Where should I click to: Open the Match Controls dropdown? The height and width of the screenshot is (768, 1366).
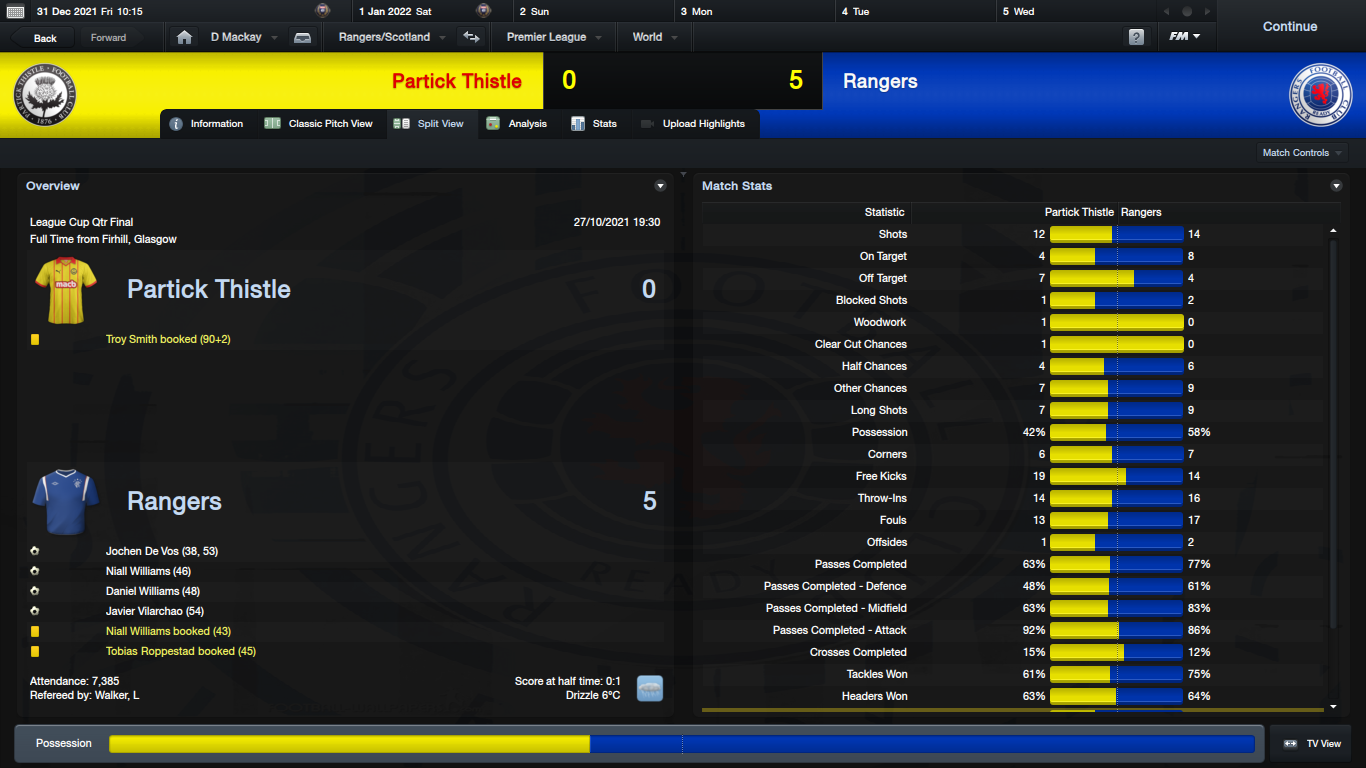click(1302, 153)
